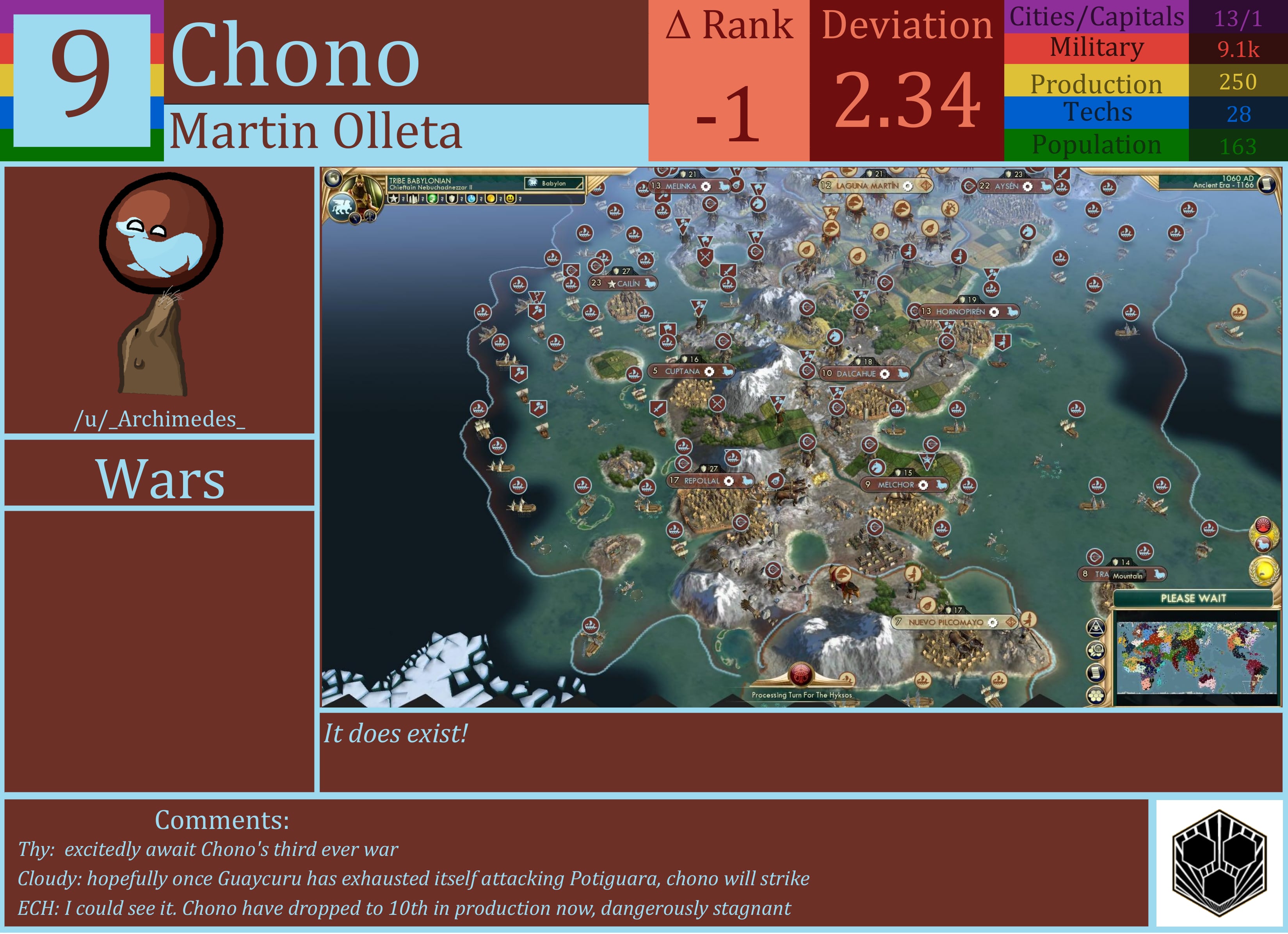
Task: Toggle Repollal's production gear icon
Action: point(729,481)
